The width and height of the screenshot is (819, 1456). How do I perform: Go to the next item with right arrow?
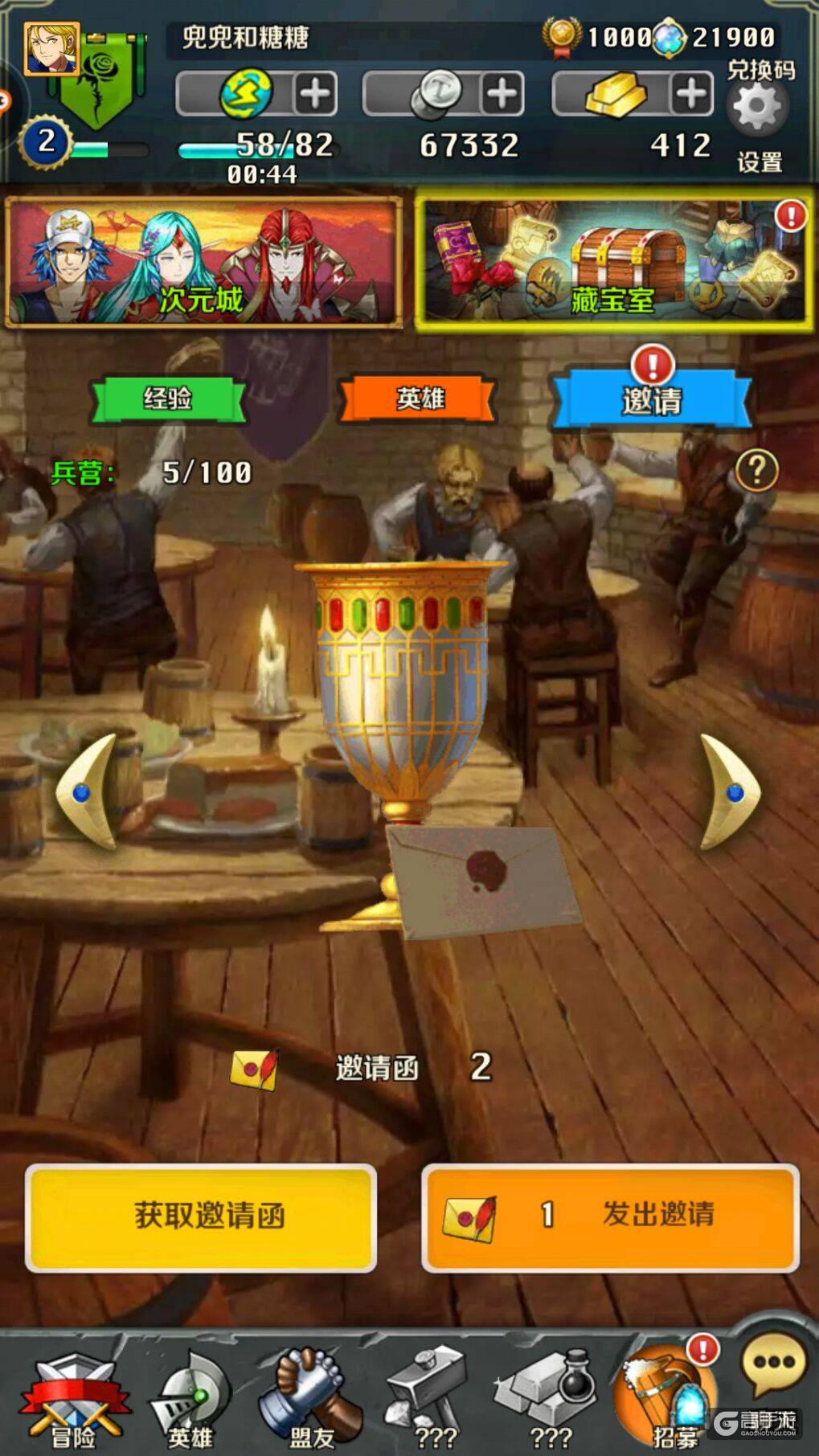click(730, 791)
